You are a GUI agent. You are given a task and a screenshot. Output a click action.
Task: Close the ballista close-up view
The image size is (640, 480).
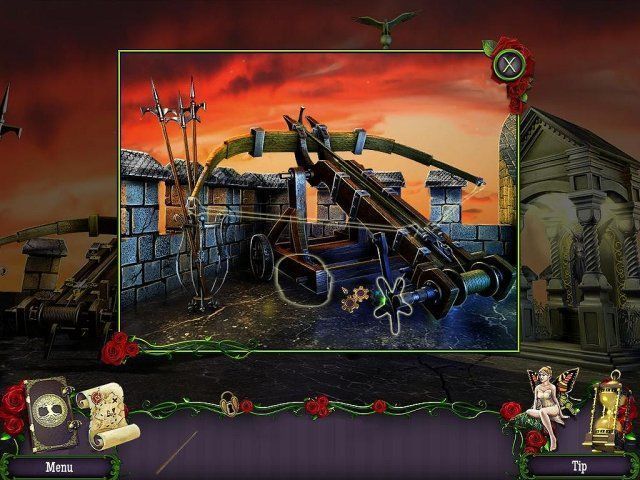[x=509, y=66]
